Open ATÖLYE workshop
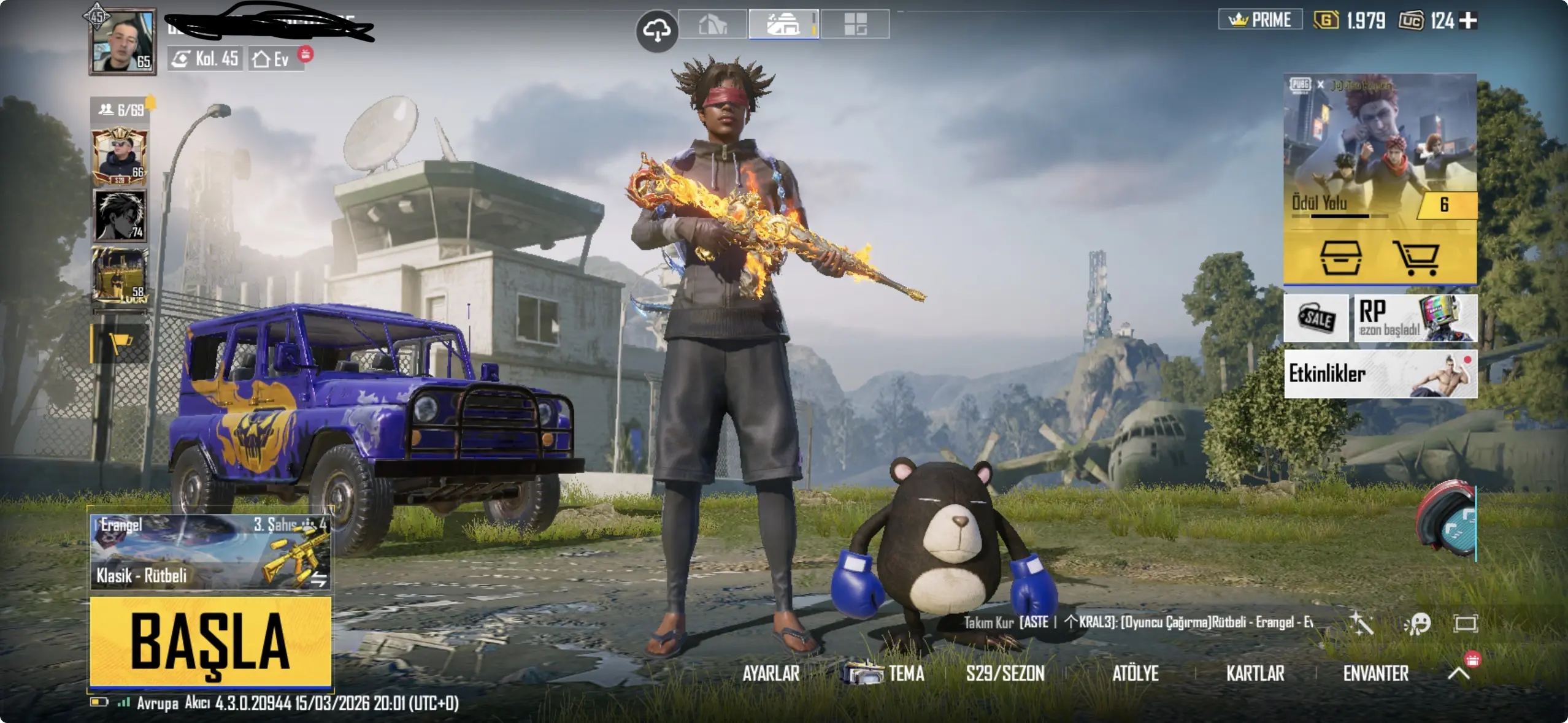The height and width of the screenshot is (723, 1568). tap(1136, 673)
